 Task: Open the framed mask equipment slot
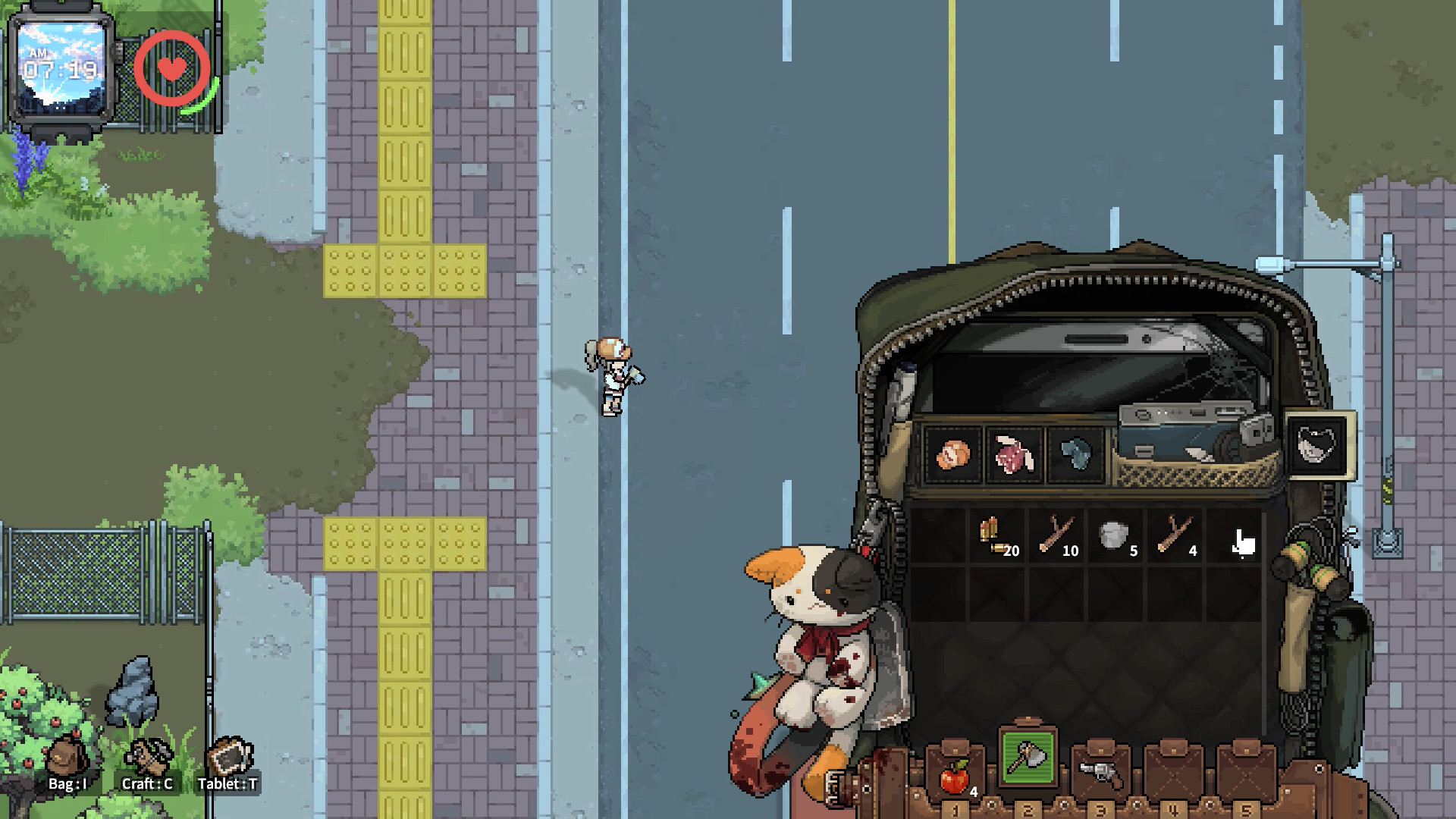(1320, 445)
